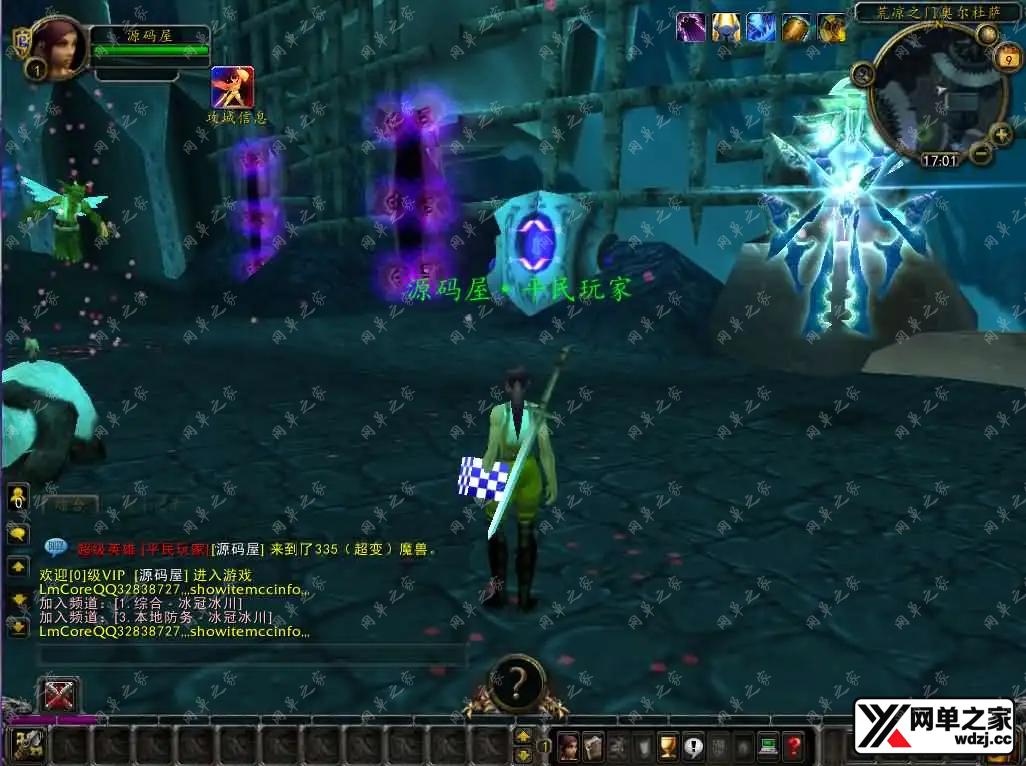Open the spellbook micro button
1026x766 pixels.
[x=593, y=745]
